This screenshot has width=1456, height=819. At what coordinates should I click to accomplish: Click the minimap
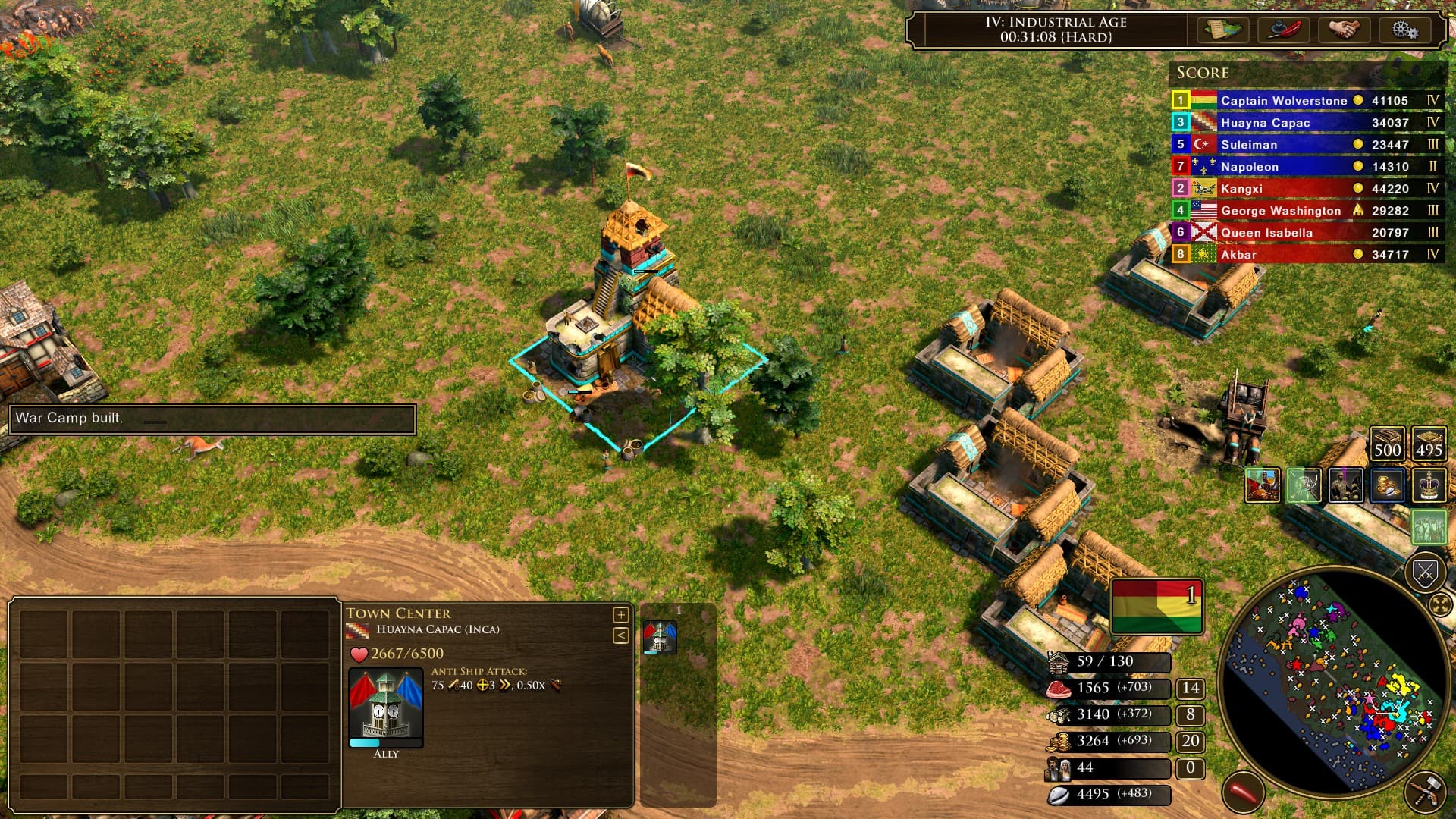[1336, 682]
